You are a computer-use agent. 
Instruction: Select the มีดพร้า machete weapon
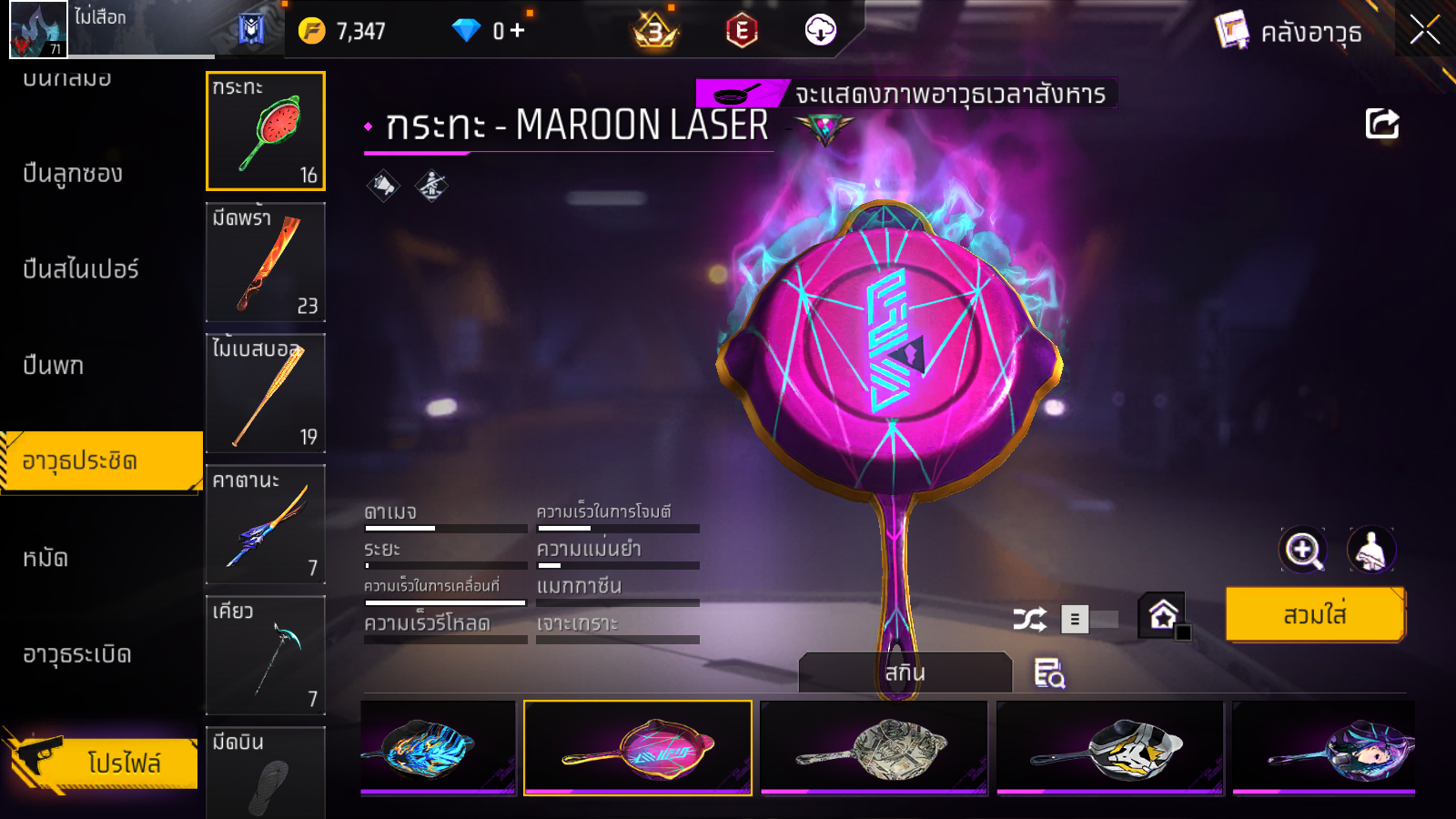click(266, 262)
